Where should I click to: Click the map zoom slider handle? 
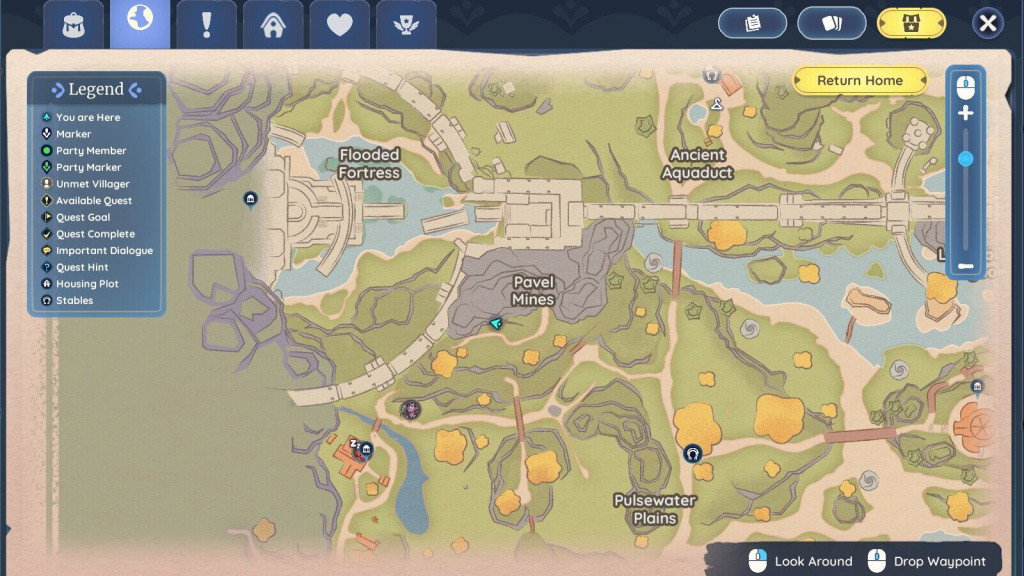point(965,159)
